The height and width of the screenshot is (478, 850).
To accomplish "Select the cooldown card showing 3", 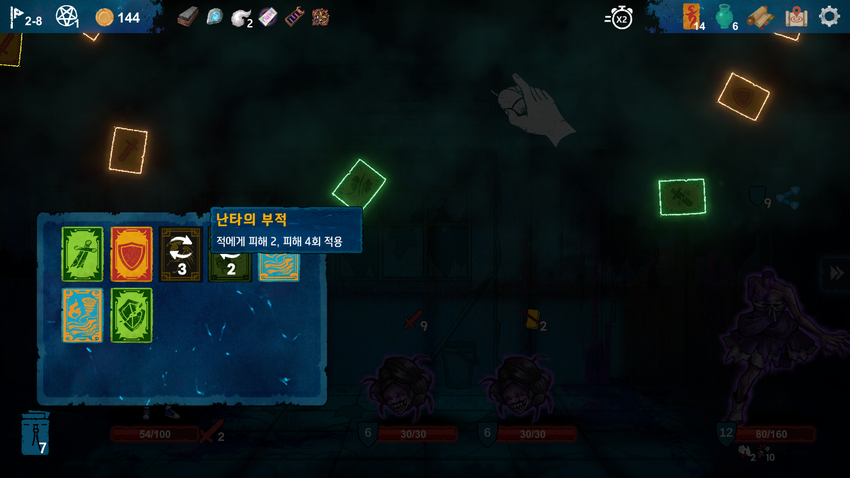I will [x=181, y=254].
